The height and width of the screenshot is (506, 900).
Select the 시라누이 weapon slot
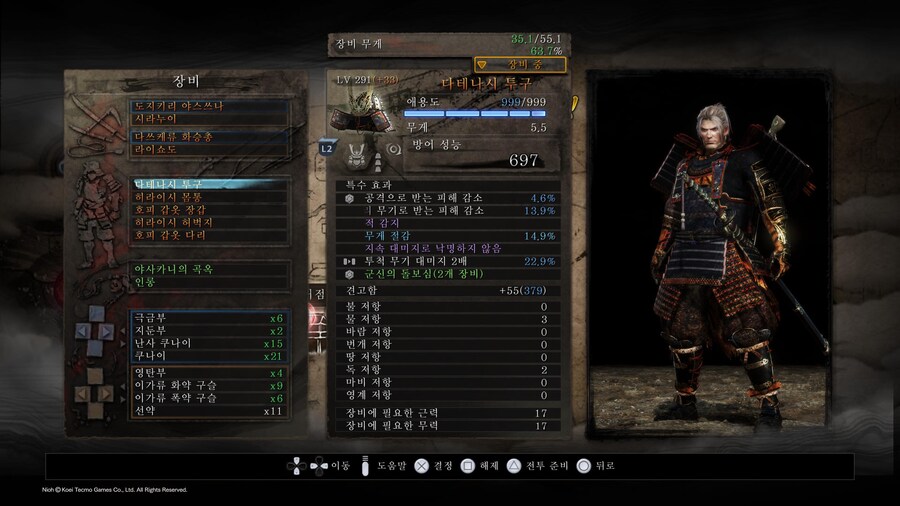[209, 118]
